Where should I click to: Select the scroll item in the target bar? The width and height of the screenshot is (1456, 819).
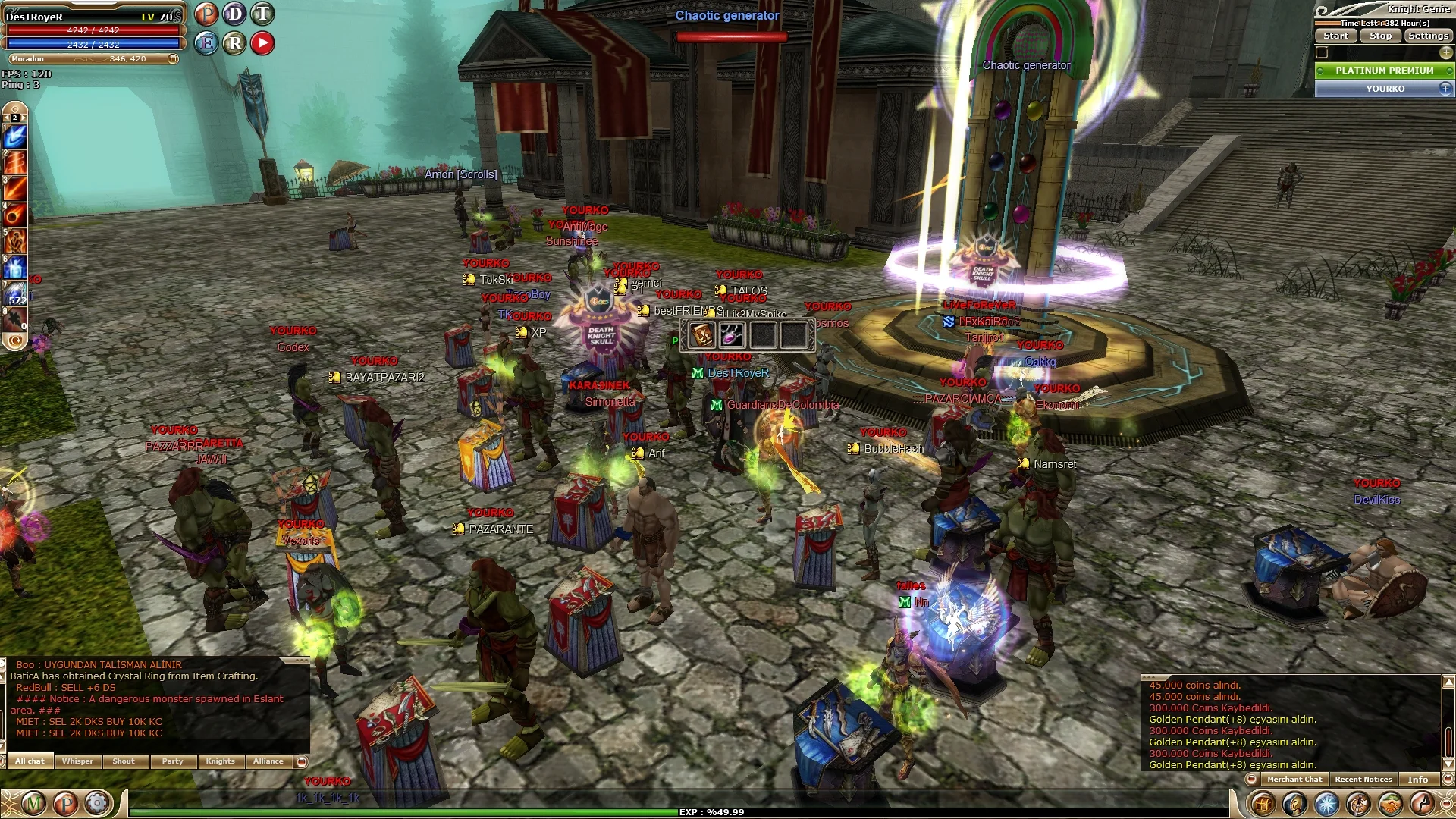(x=701, y=334)
